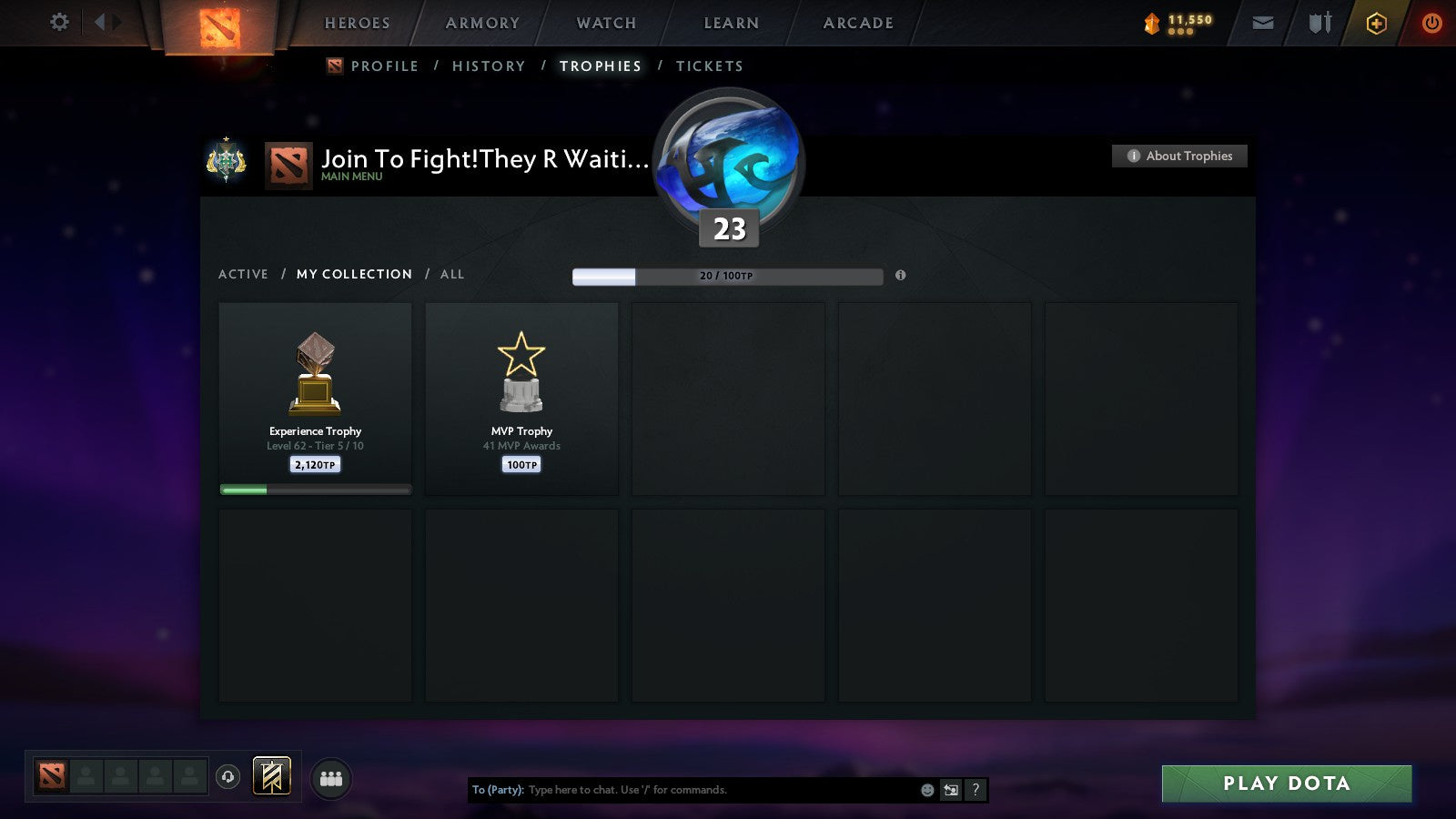Click the About Trophies button

1178,156
